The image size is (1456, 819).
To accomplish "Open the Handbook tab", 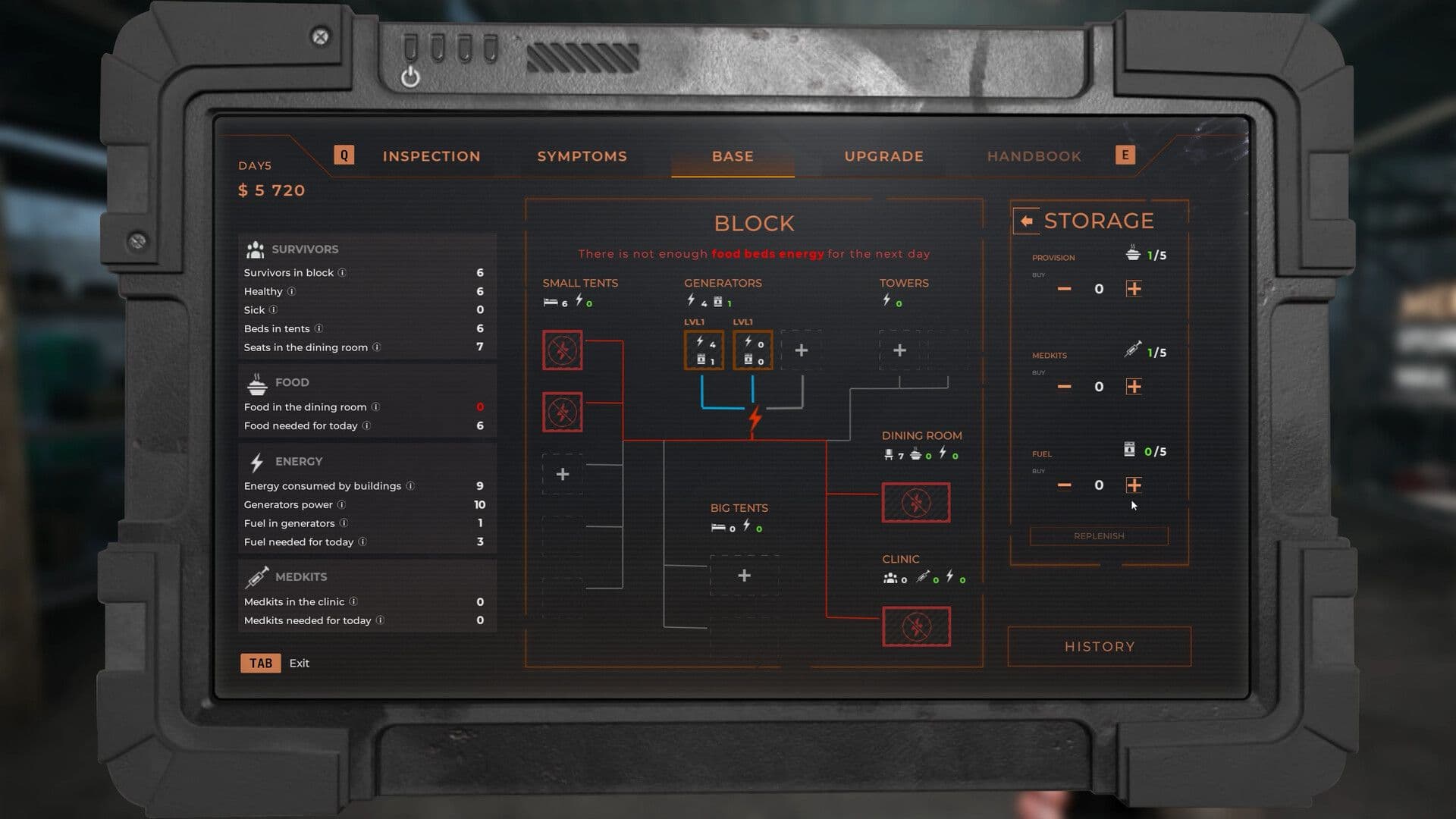I will tap(1033, 155).
